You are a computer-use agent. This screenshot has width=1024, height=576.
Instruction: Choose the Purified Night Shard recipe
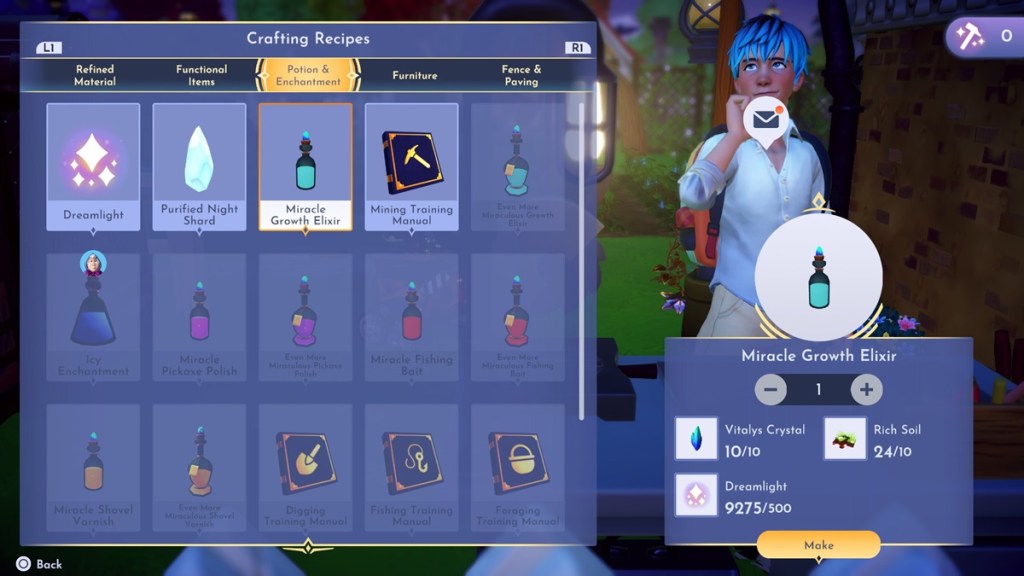coord(199,166)
